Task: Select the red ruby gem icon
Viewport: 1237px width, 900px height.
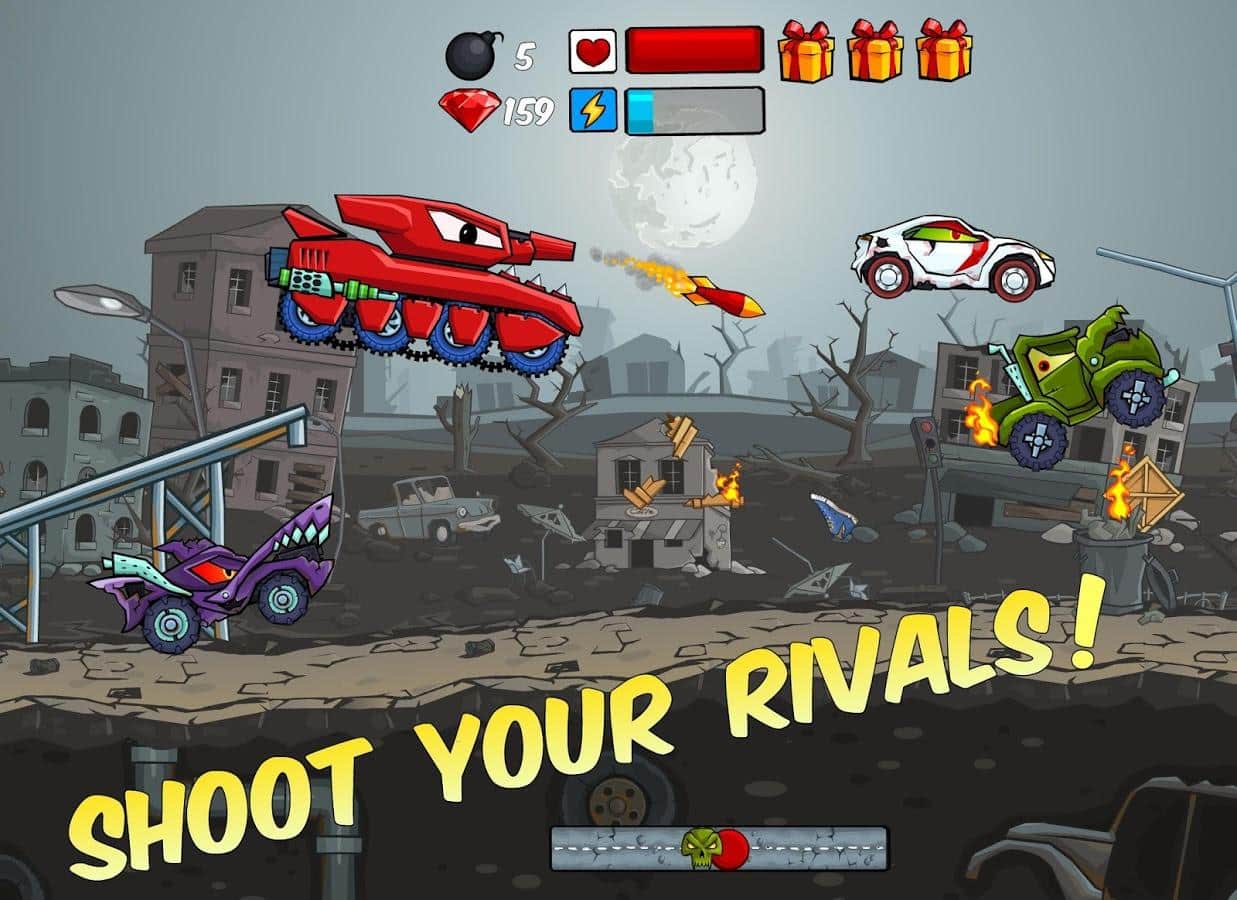Action: point(469,110)
